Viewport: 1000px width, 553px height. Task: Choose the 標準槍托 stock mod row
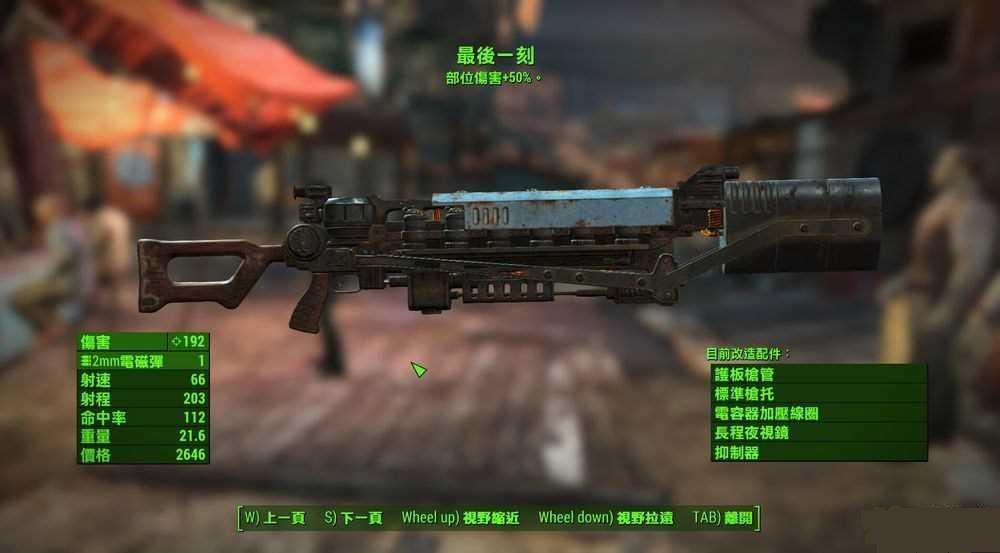818,394
